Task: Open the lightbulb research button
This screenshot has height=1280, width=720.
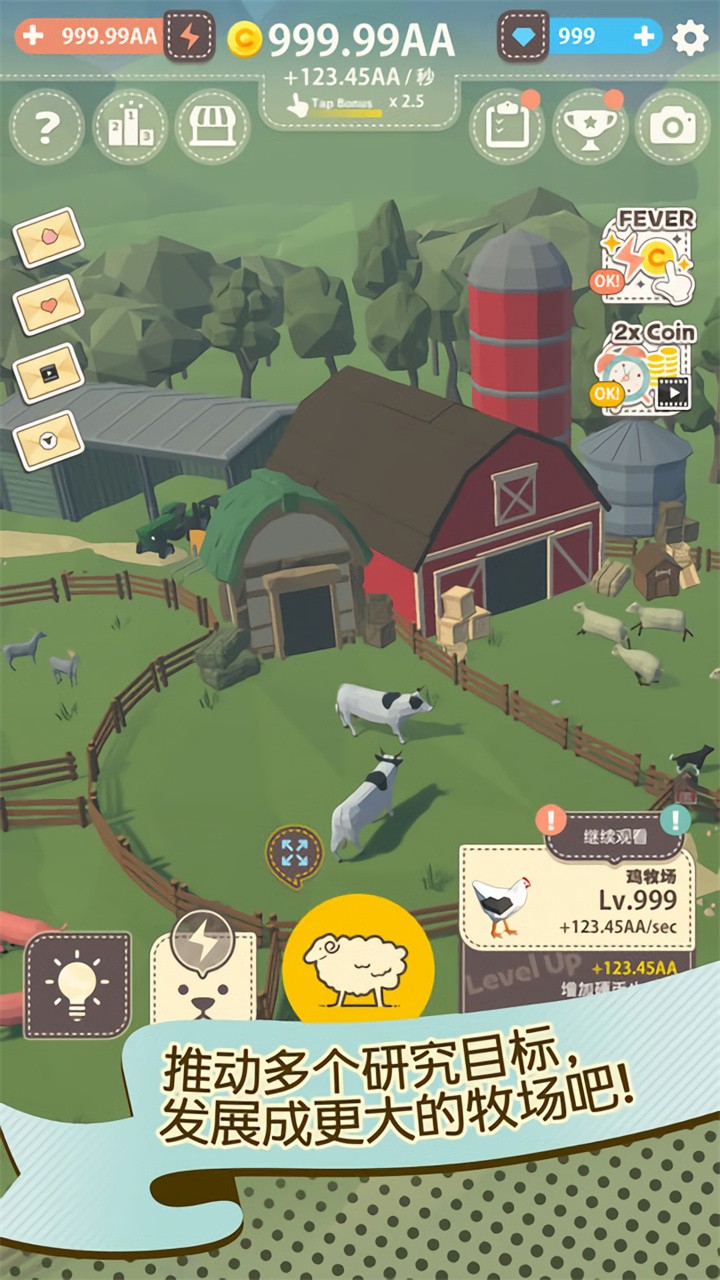Action: (78, 985)
